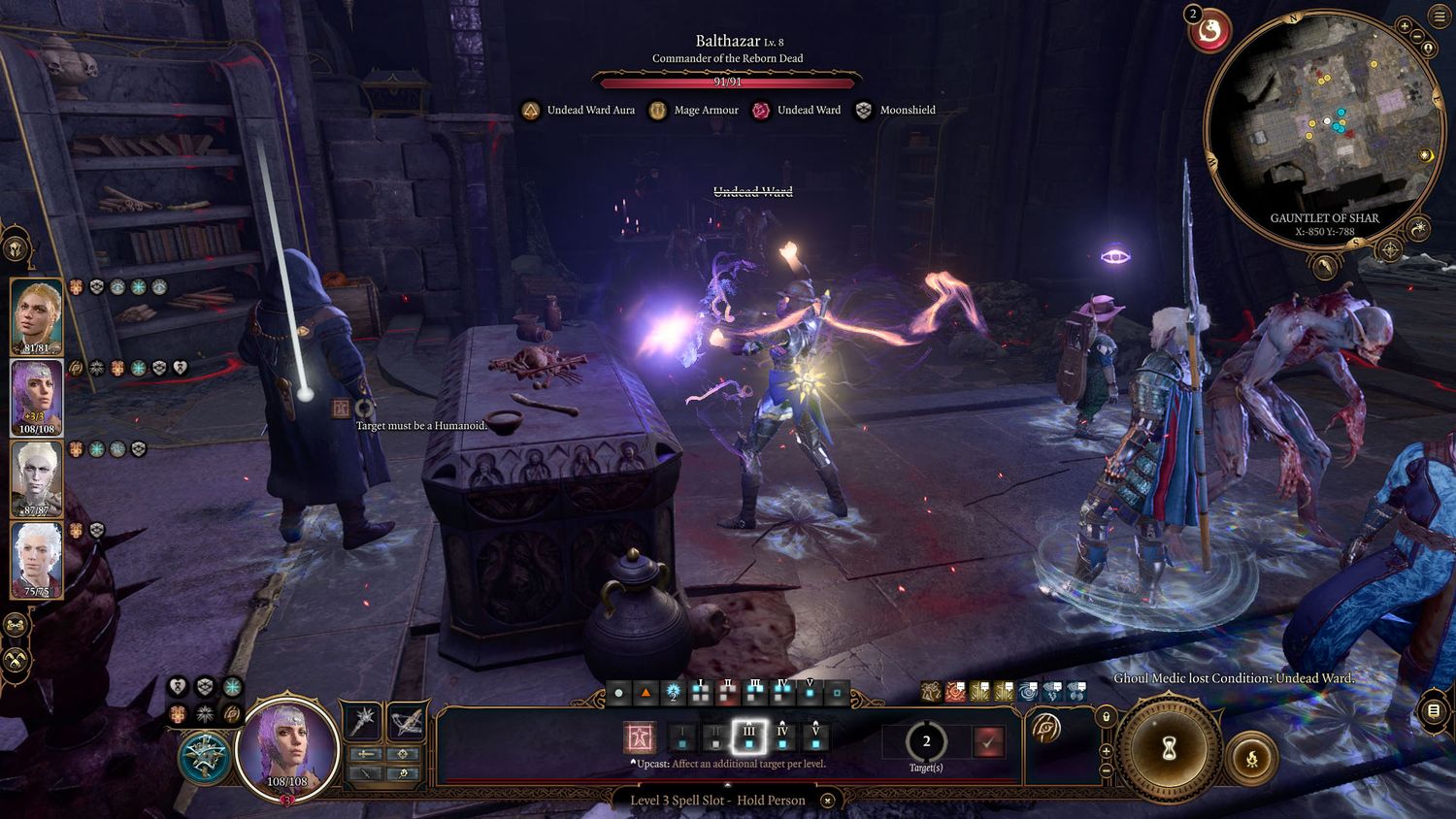
Task: Open the Gauntlet of Shar minimap
Action: [x=1322, y=128]
